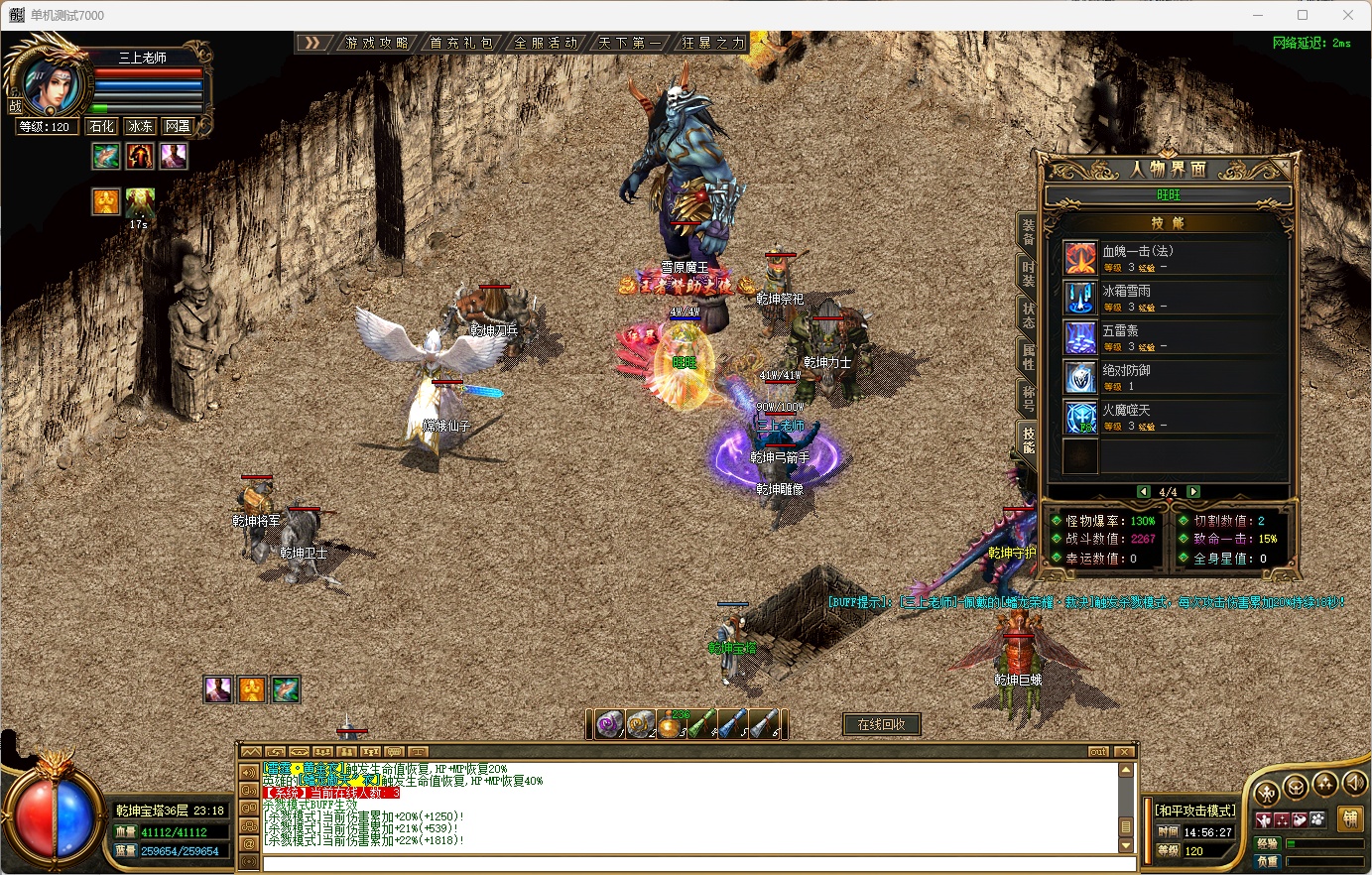
Task: Open the 首充礼包 first-recharge gift menu
Action: coord(461,43)
